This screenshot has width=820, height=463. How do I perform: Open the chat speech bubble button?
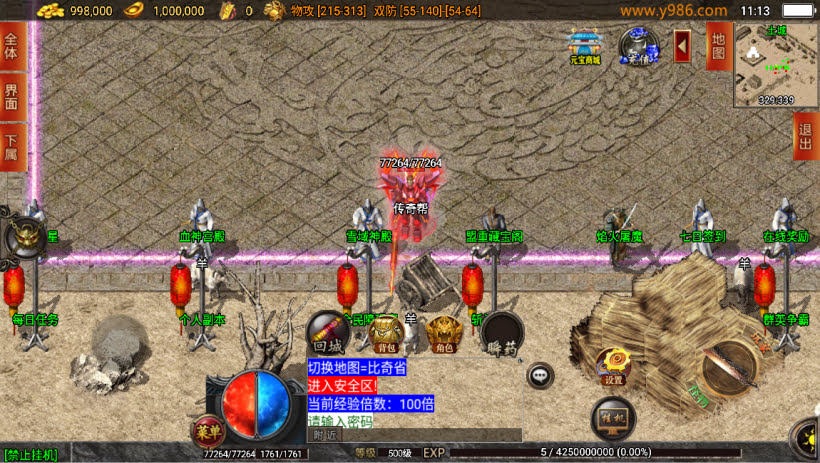pyautogui.click(x=541, y=375)
